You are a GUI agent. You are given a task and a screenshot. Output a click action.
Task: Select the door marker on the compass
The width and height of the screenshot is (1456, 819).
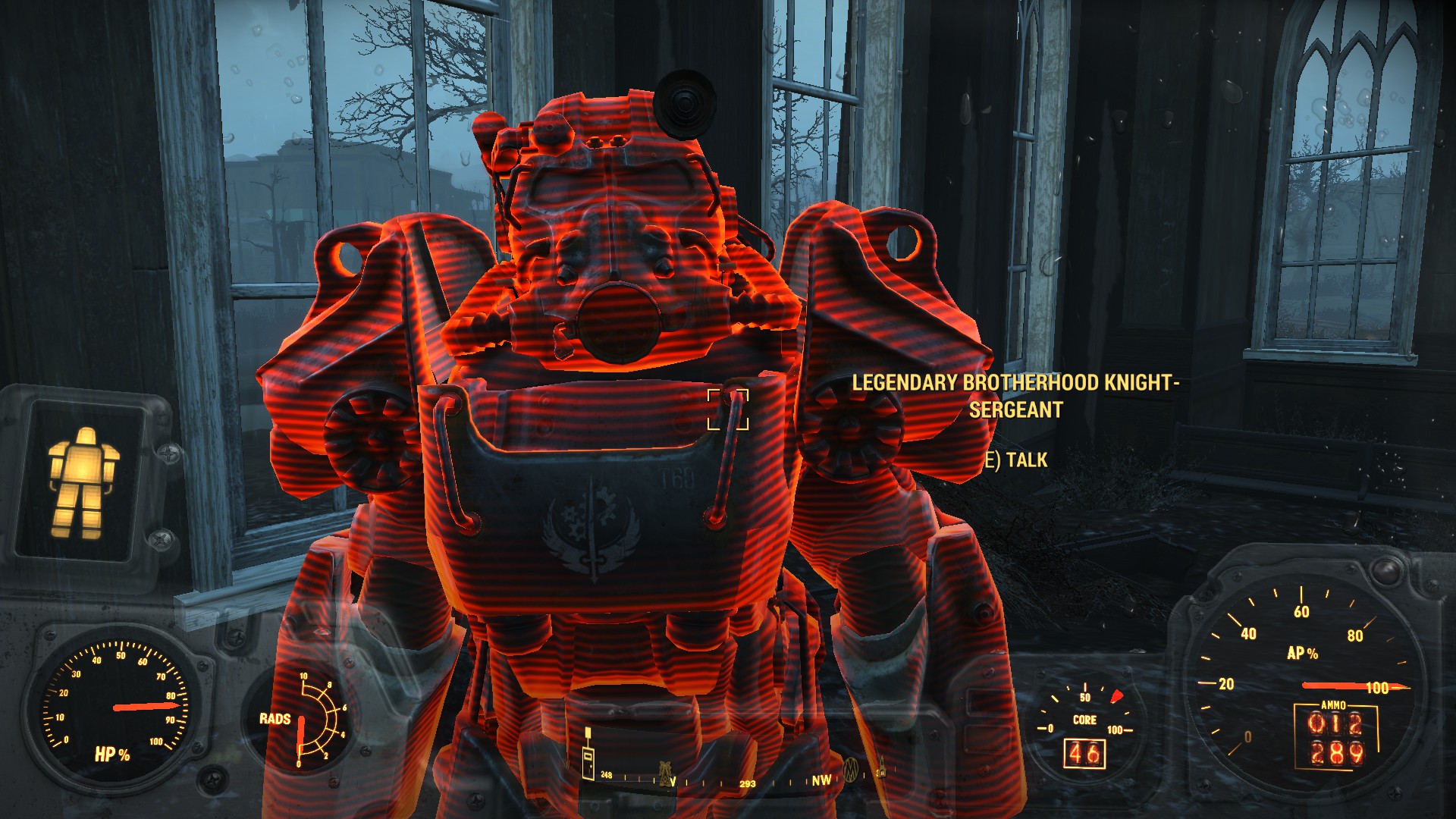(x=588, y=761)
